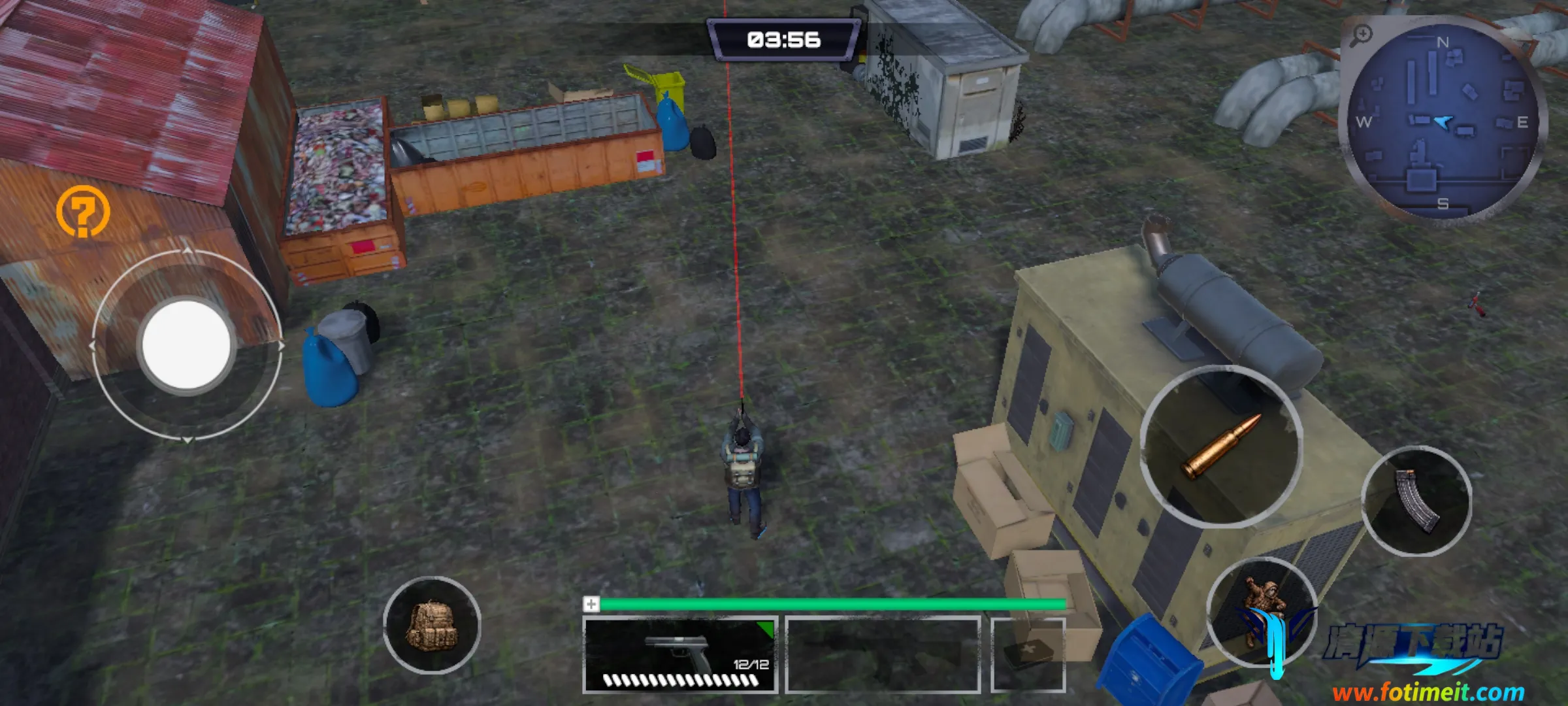
Task: Select the pistol weapon slot
Action: click(679, 655)
